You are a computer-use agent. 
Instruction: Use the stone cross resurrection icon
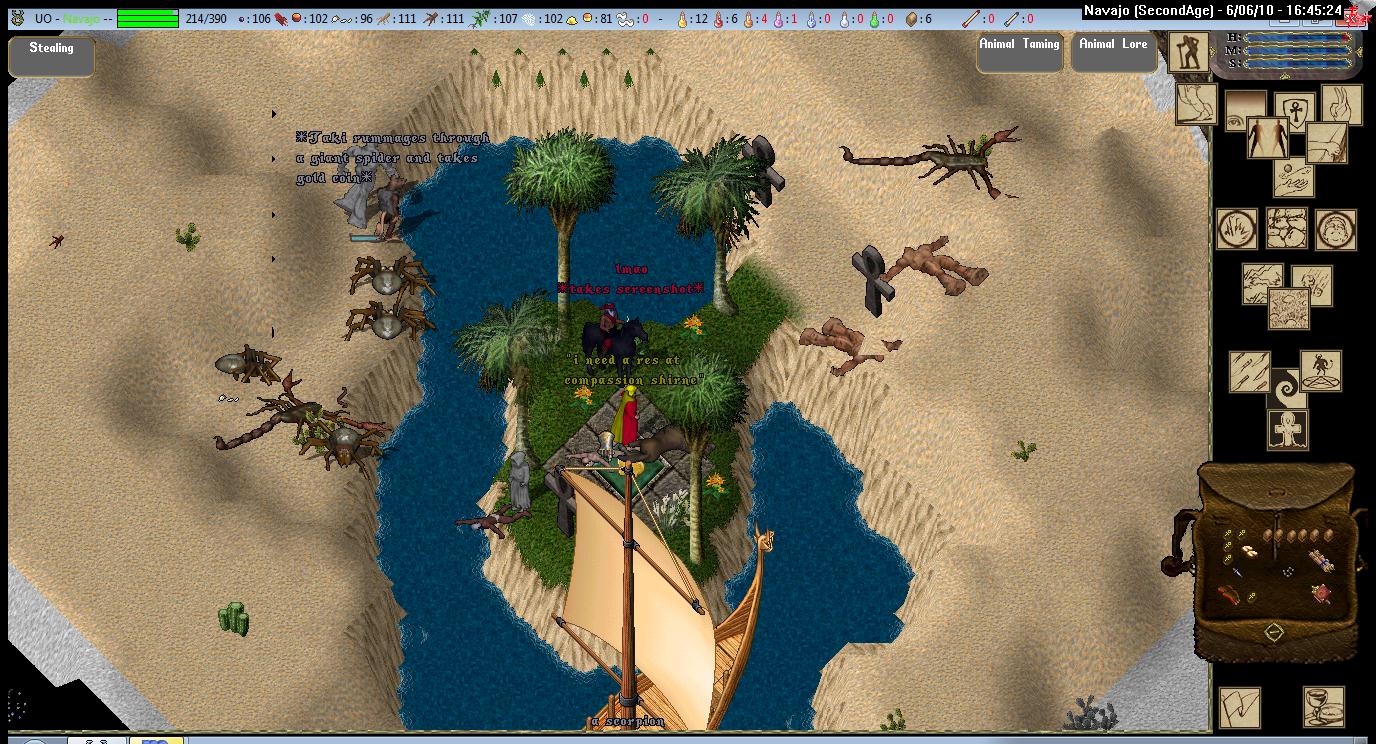(x=1287, y=430)
